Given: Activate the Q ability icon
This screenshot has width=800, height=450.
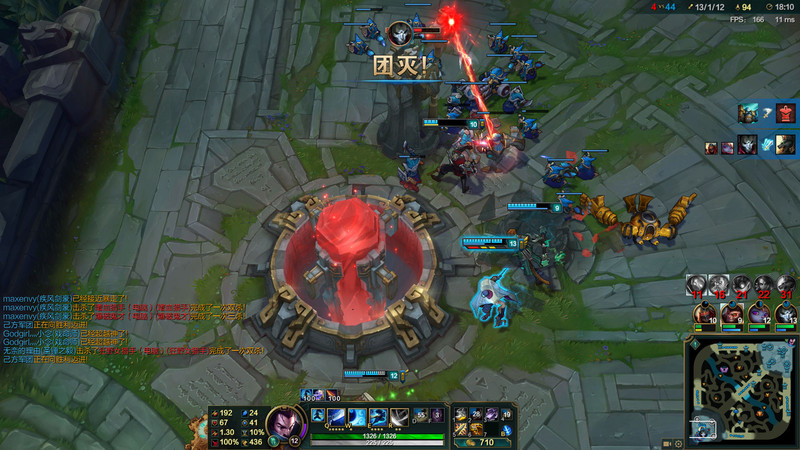Looking at the screenshot, I should 336,417.
